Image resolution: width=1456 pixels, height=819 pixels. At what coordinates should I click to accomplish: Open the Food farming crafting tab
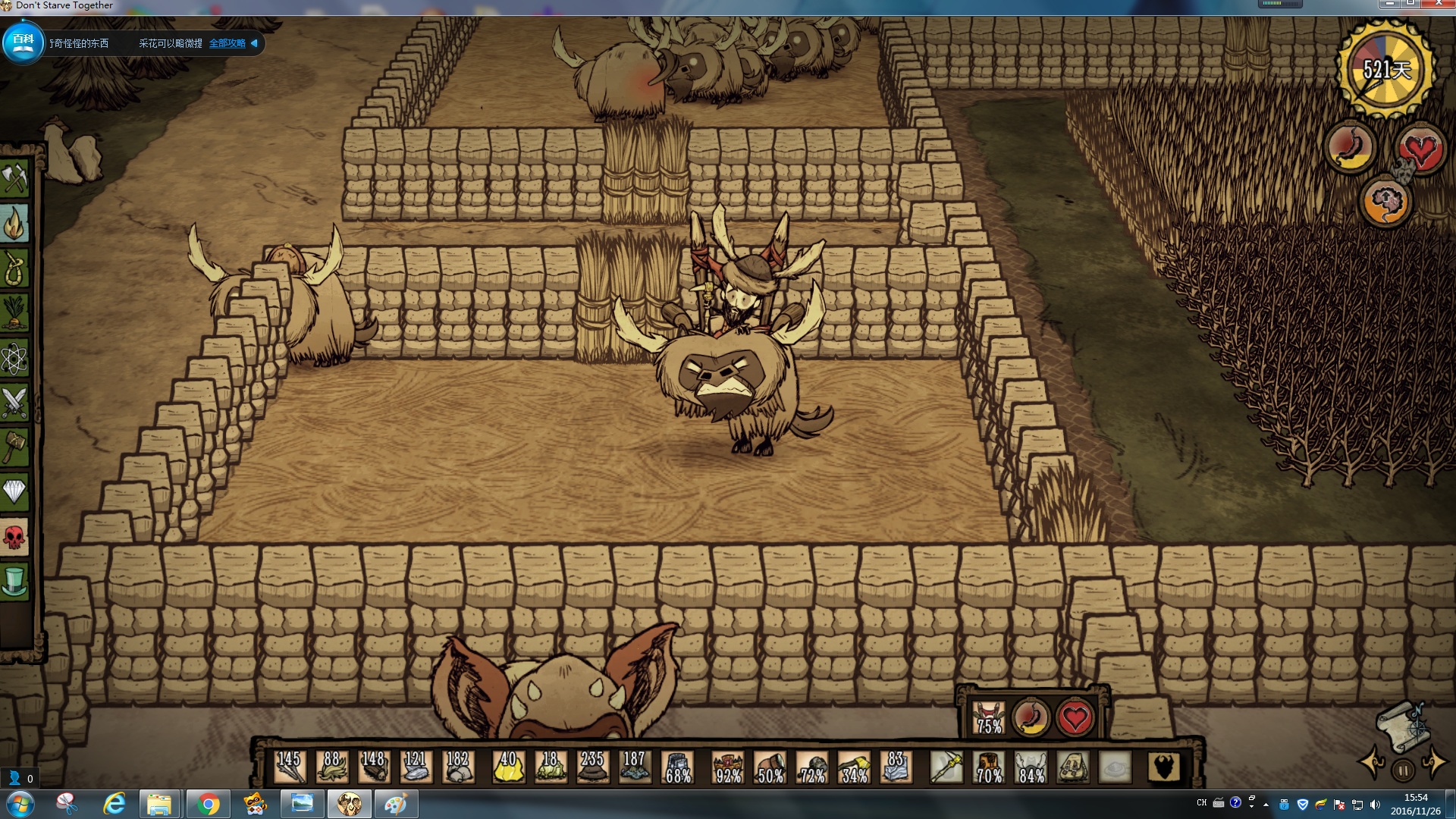point(14,313)
